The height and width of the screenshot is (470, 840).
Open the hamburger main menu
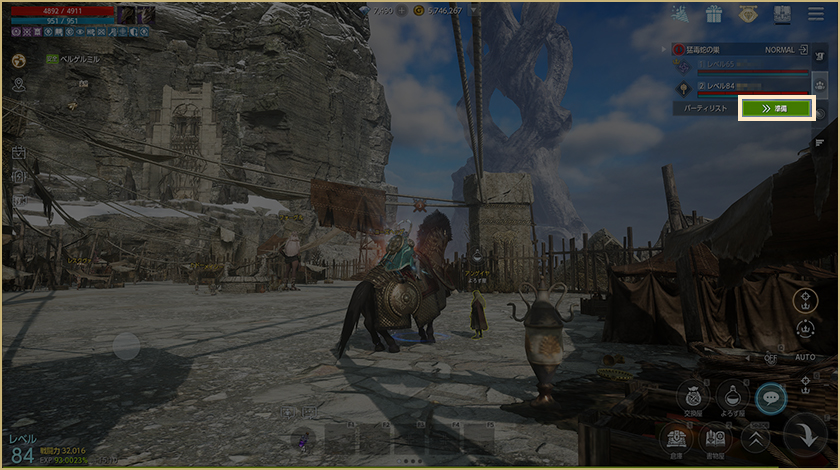coord(817,14)
